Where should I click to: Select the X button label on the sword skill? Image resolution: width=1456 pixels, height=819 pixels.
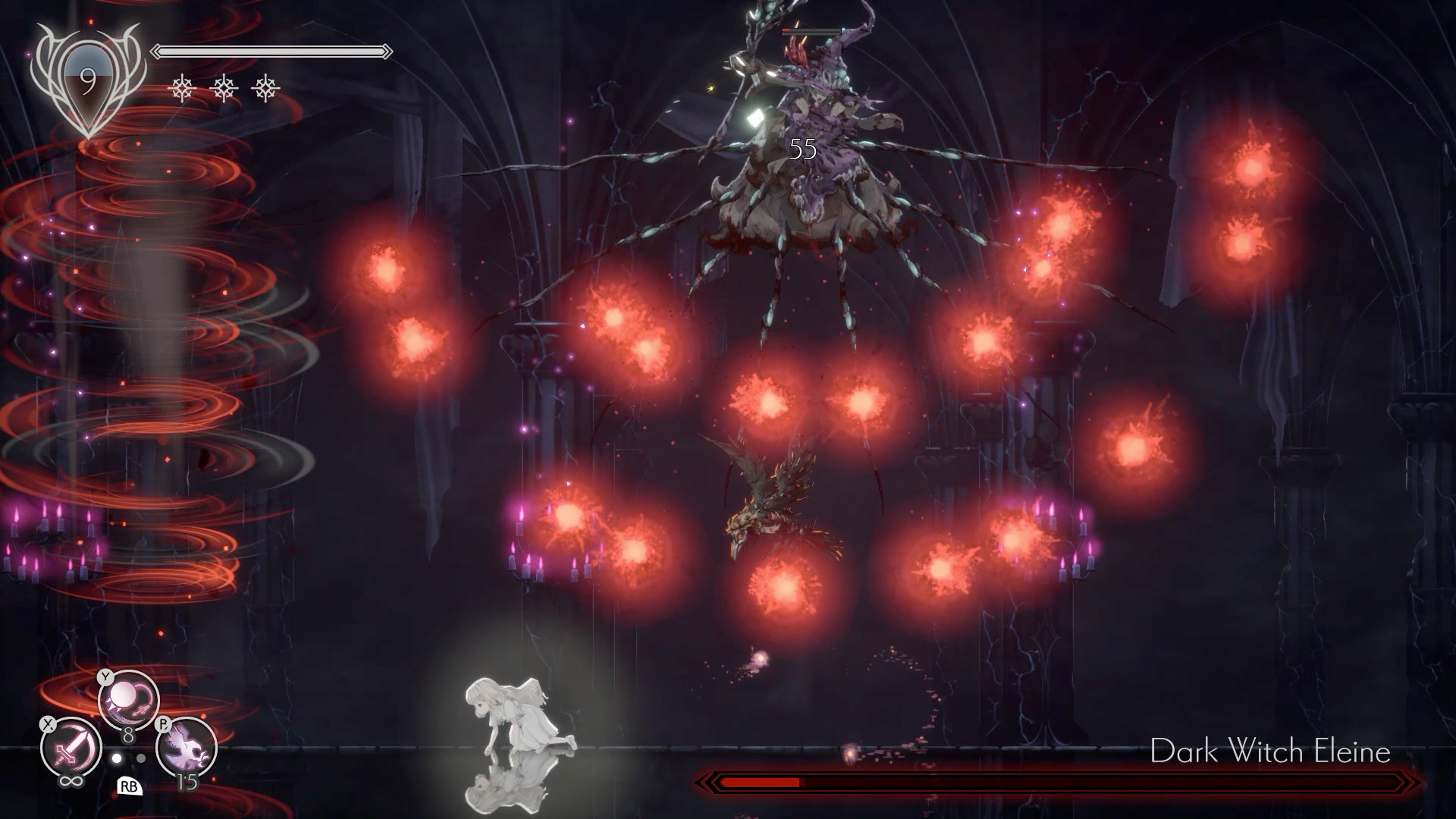[x=49, y=725]
